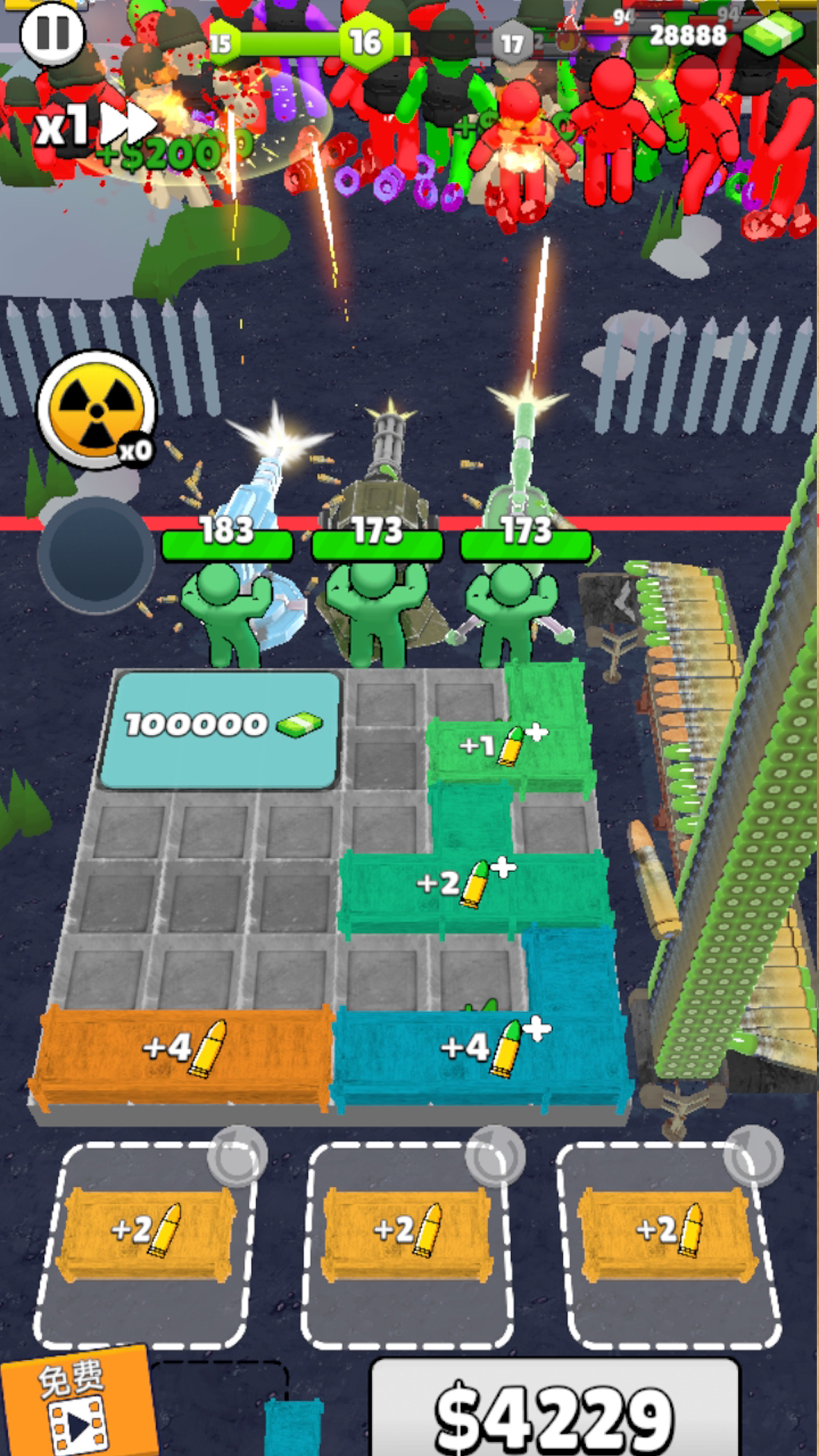819x1456 pixels.
Task: Select the teal +2 ammo crate
Action: click(x=470, y=887)
